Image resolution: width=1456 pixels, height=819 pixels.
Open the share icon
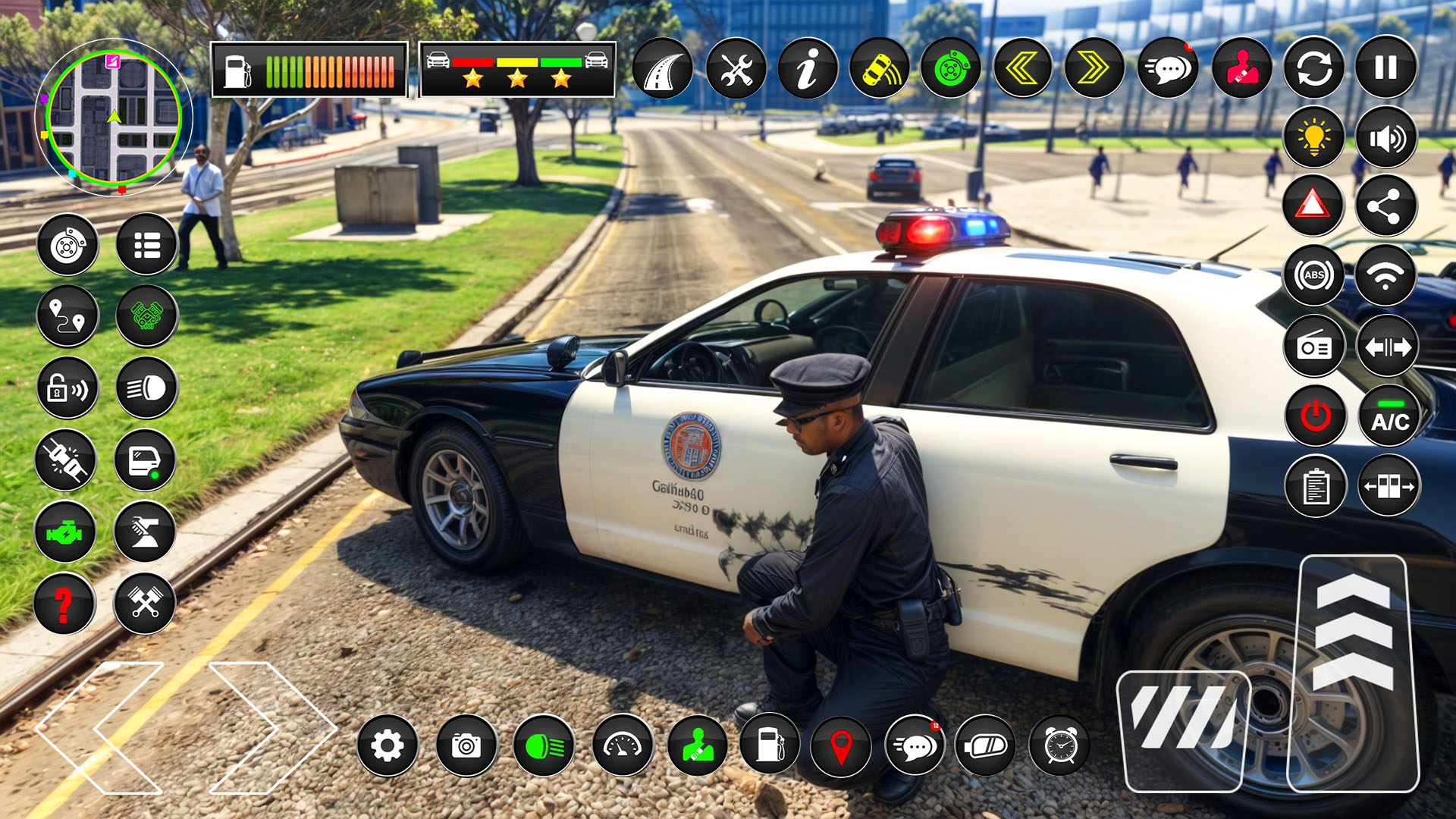[1385, 206]
